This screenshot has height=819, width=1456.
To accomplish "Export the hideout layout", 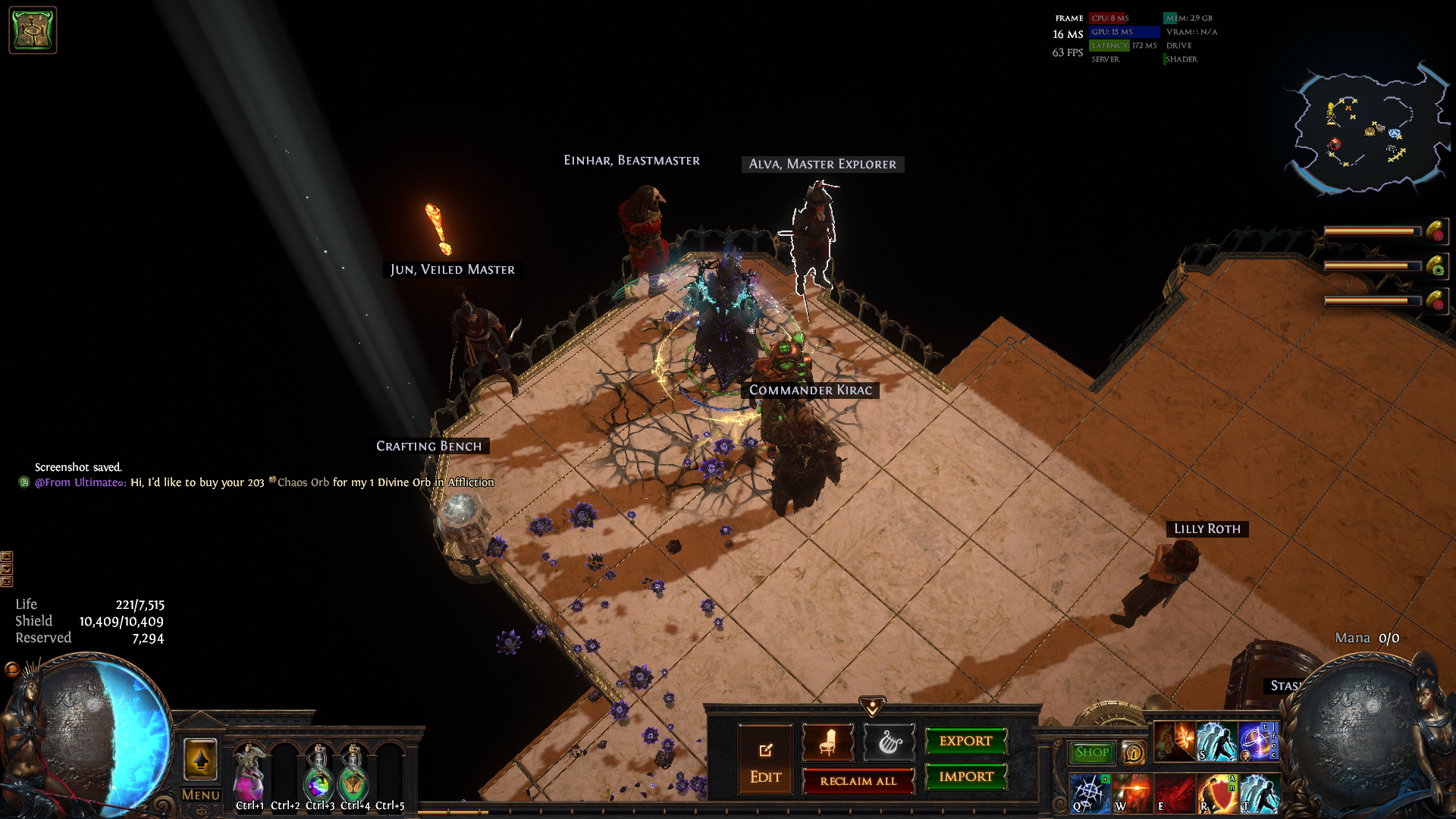I will tap(965, 741).
